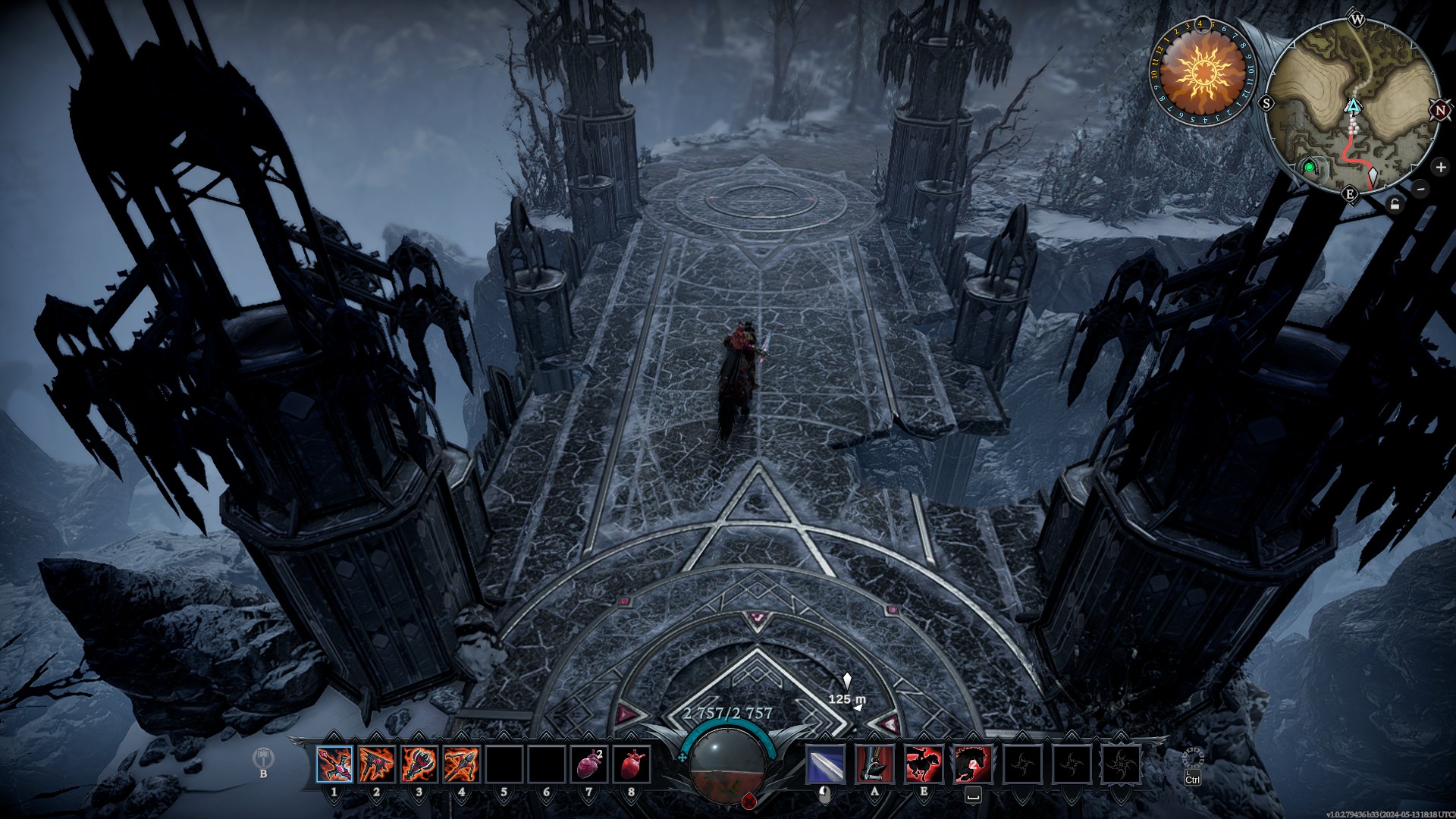
Task: Click the green waygate marker on minimap
Action: (1309, 167)
